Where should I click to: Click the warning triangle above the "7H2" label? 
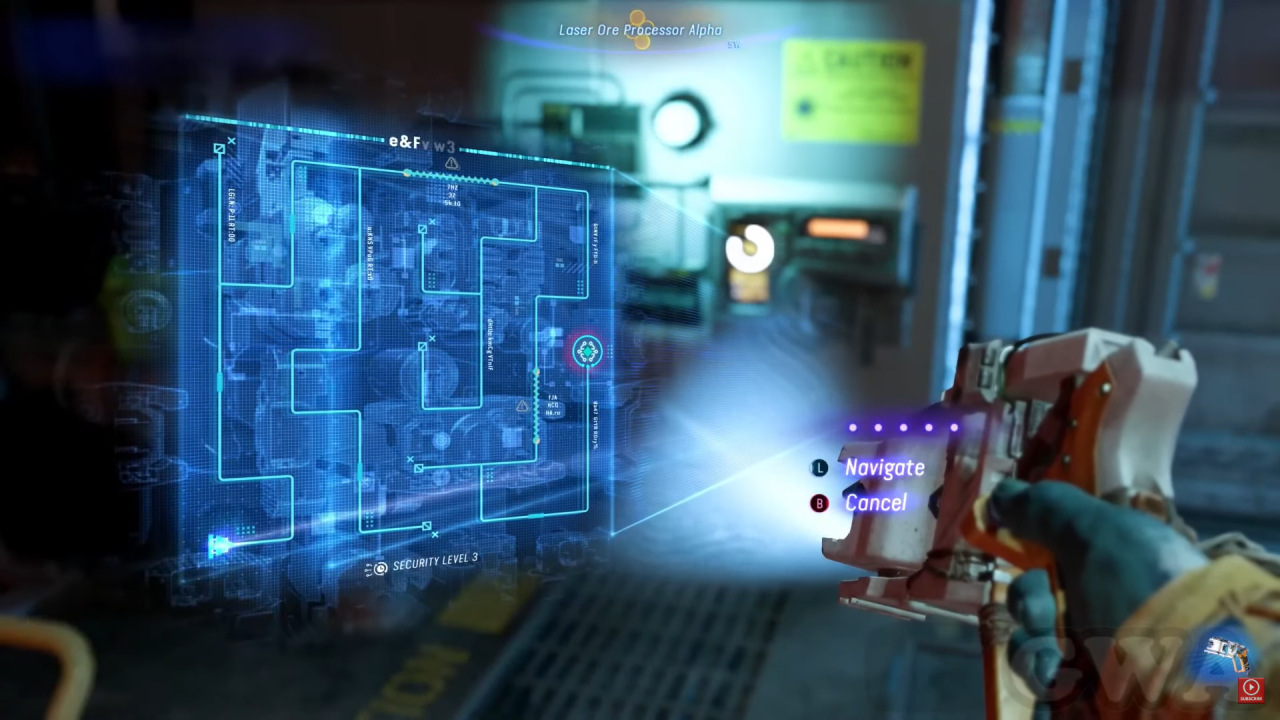click(452, 163)
